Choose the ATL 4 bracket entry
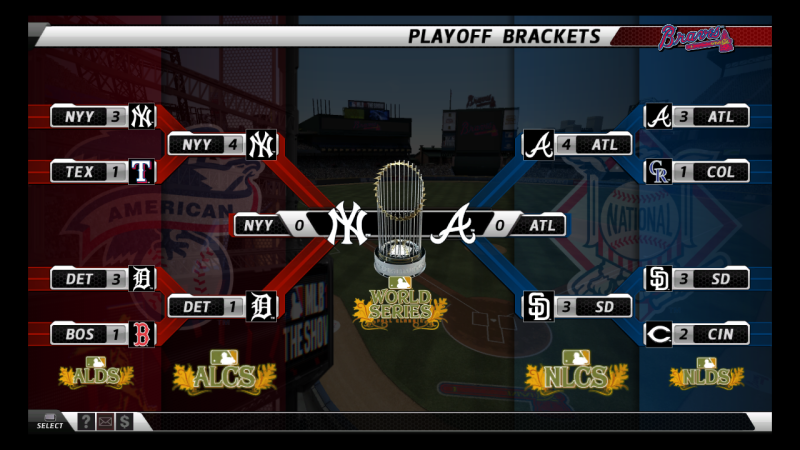 tap(578, 144)
